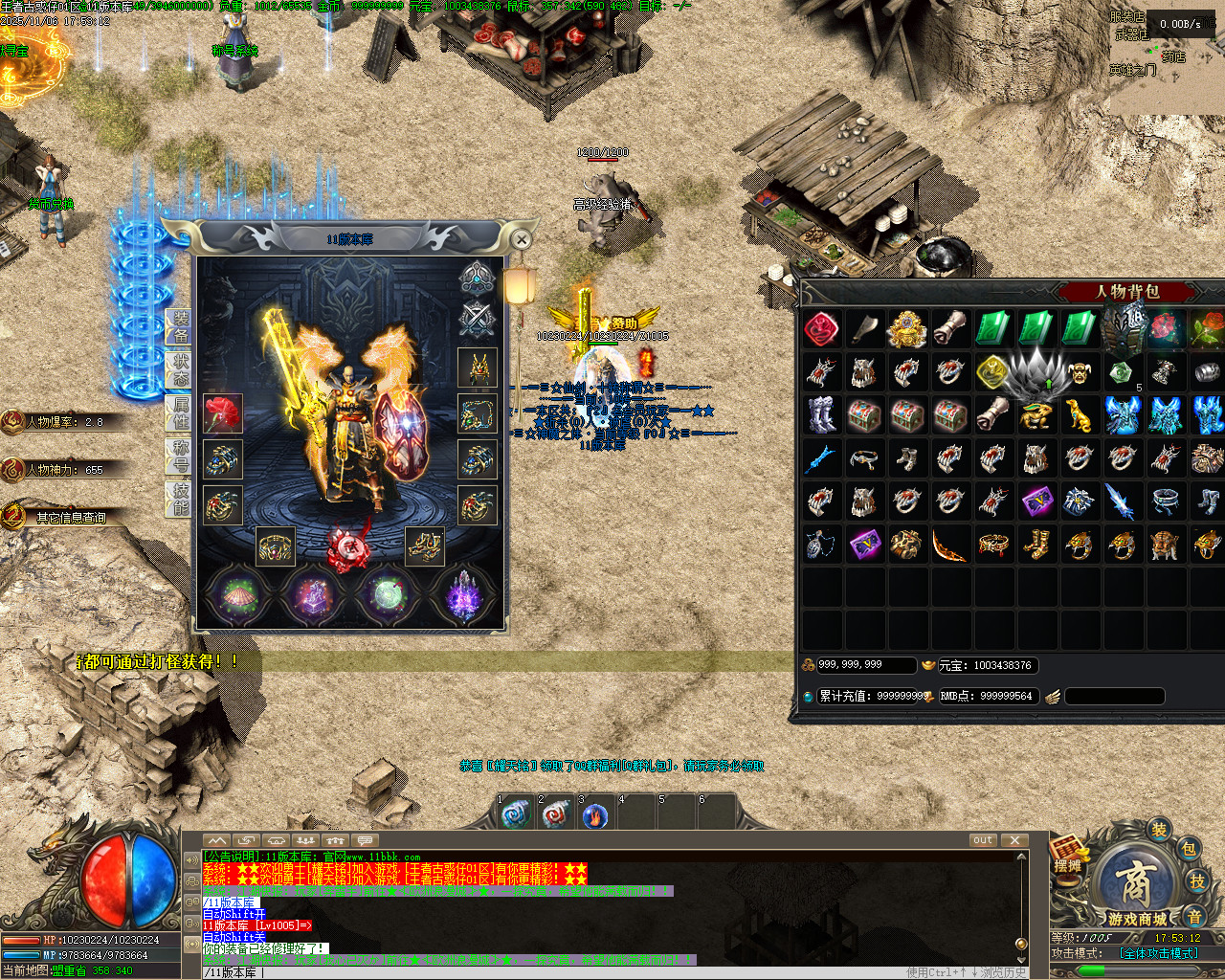Click the purple crystal slot in character panel
The height and width of the screenshot is (980, 1225).
pyautogui.click(x=463, y=595)
